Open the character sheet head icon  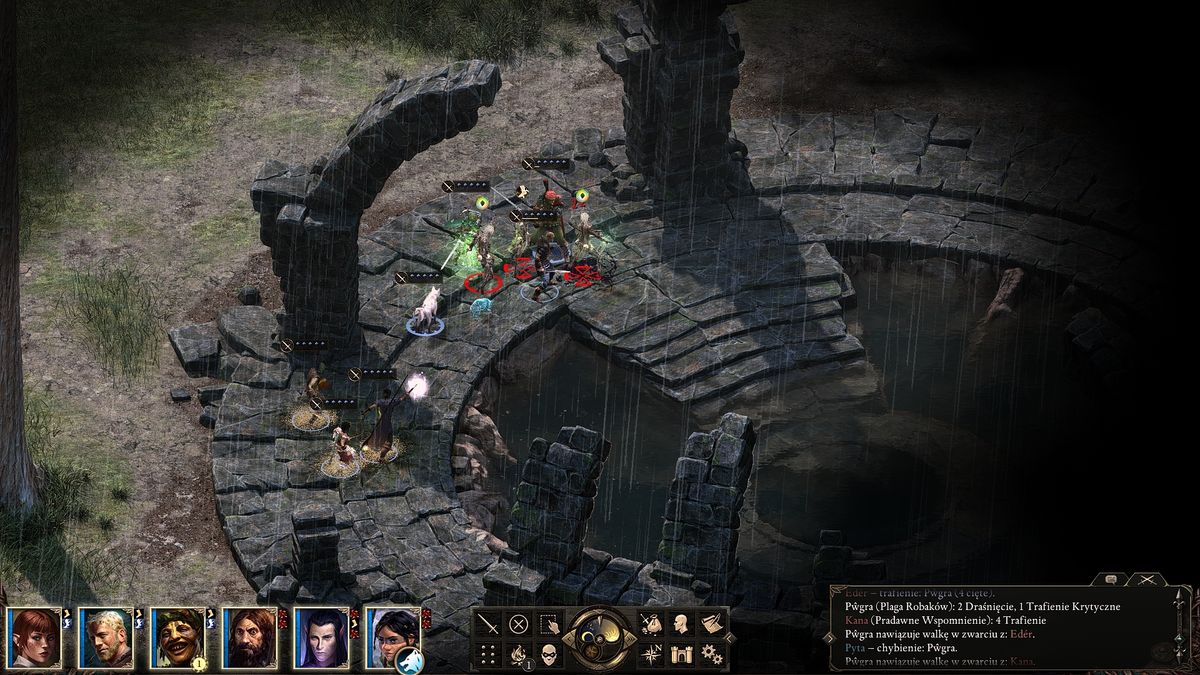[x=681, y=624]
